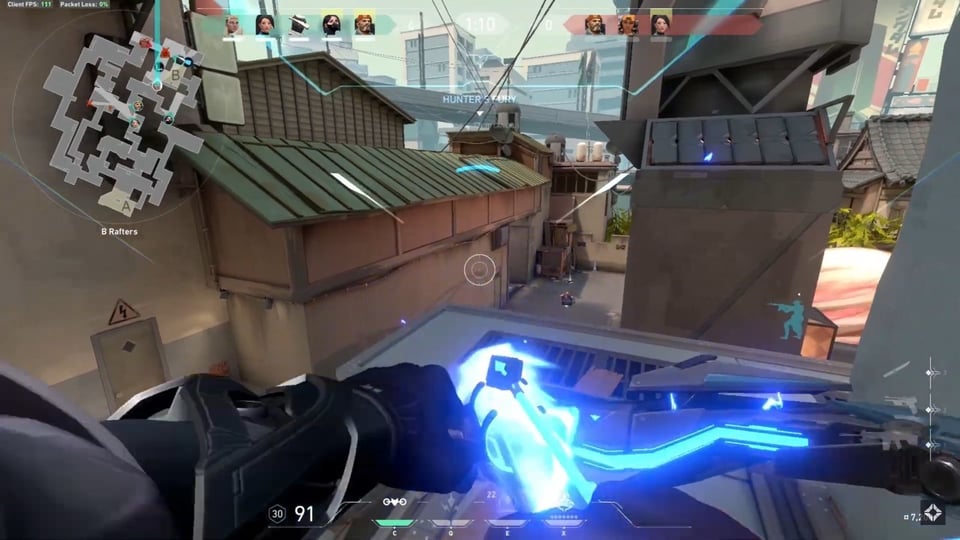Choose the pistol entry in the weapon list
Image resolution: width=960 pixels, height=540 pixels.
(x=903, y=402)
